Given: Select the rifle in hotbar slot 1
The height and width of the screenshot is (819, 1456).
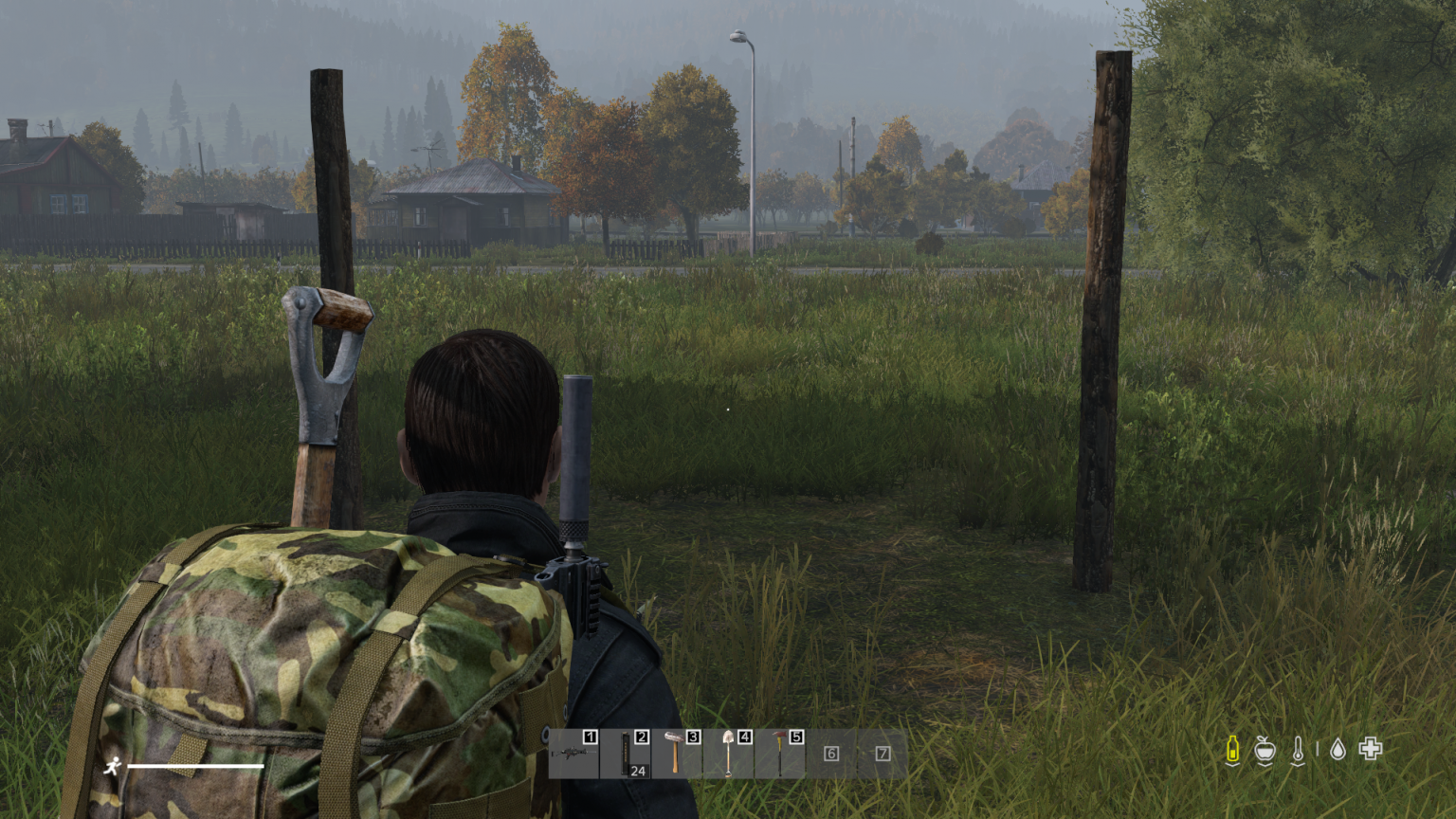Looking at the screenshot, I should (573, 754).
